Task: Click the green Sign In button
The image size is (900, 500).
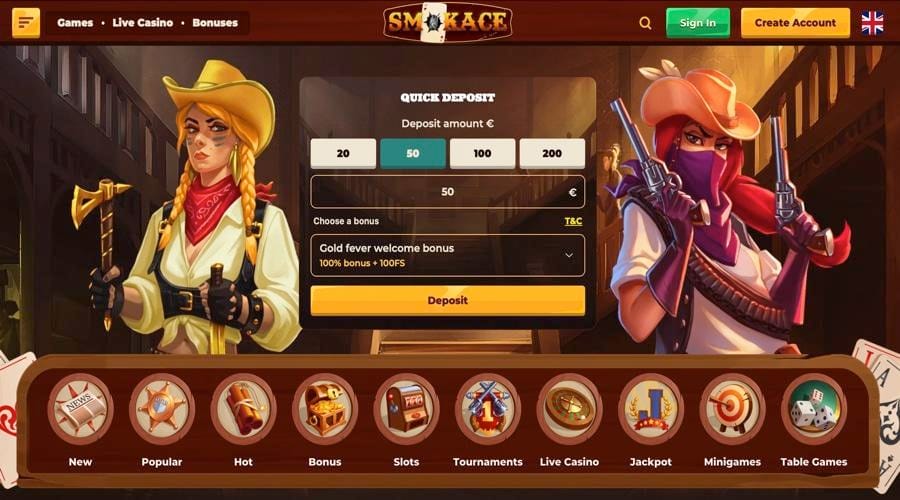Action: click(x=697, y=23)
